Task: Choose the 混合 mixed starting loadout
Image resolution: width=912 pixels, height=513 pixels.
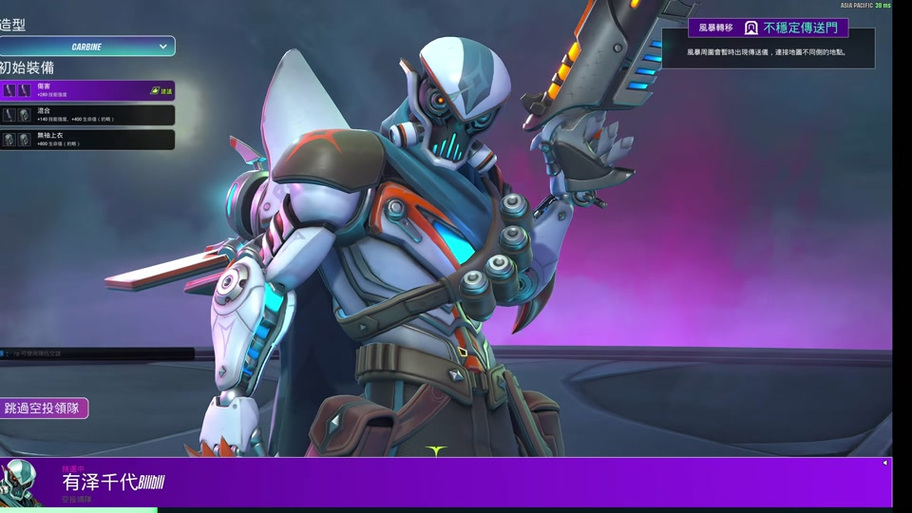Action: pos(87,115)
